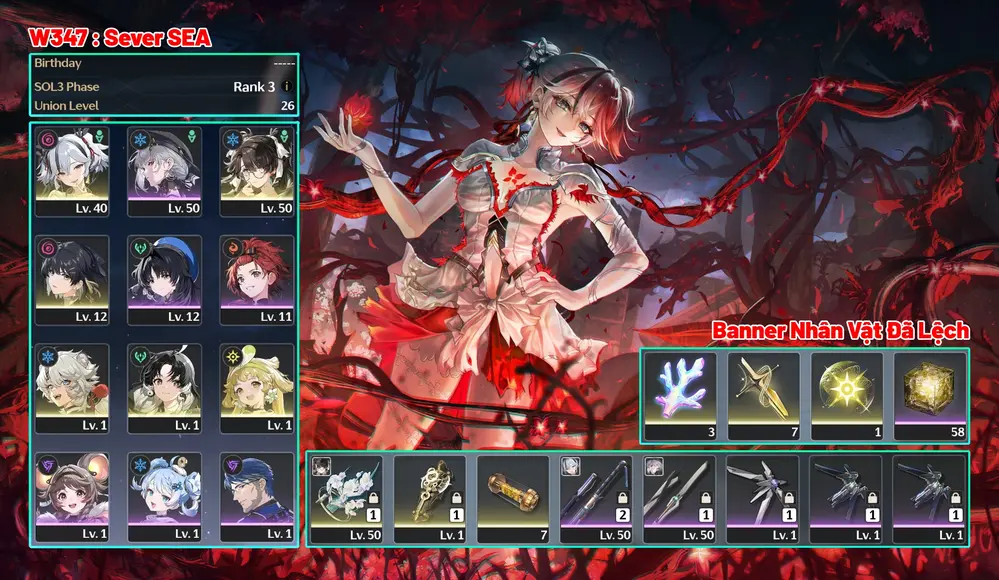
Task: Click the golden spike item with count 7
Action: click(763, 396)
